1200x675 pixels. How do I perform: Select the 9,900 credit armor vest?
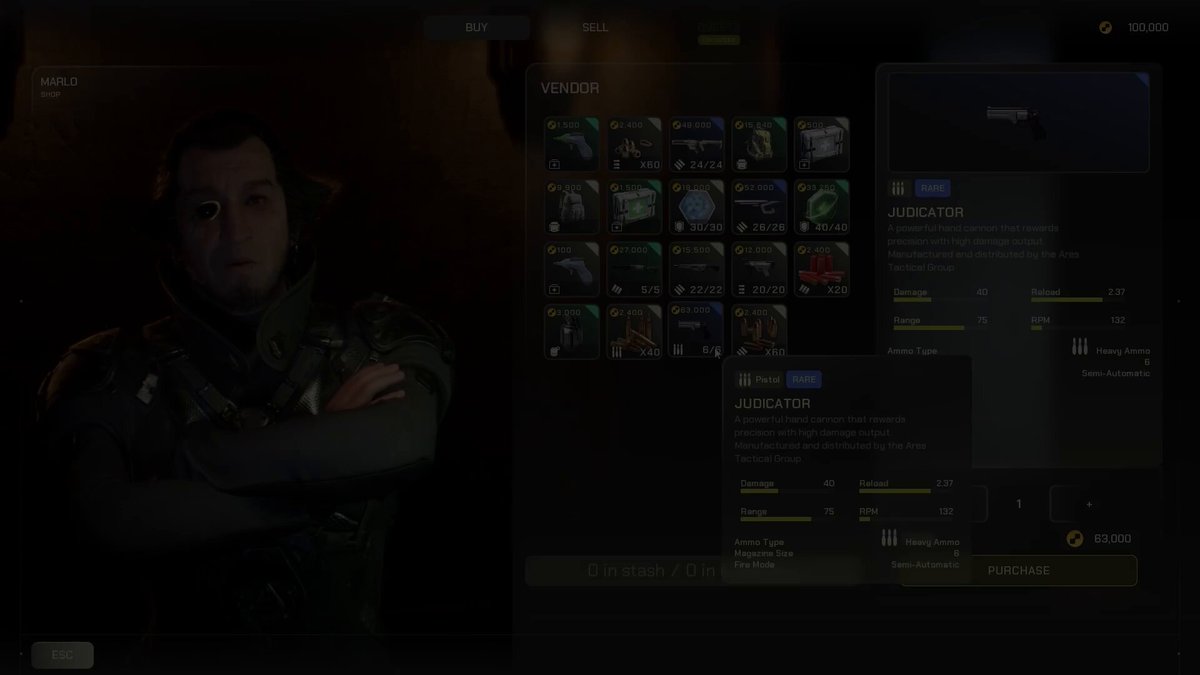[x=573, y=206]
